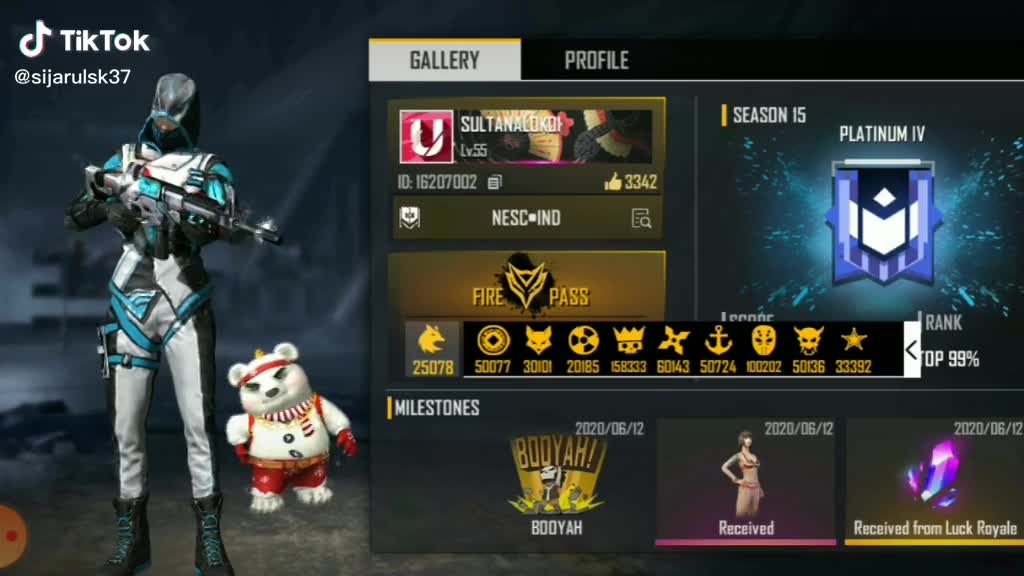Viewport: 1024px width, 576px height.
Task: Pick the shuriken badge numbered 60143
Action: tap(673, 349)
